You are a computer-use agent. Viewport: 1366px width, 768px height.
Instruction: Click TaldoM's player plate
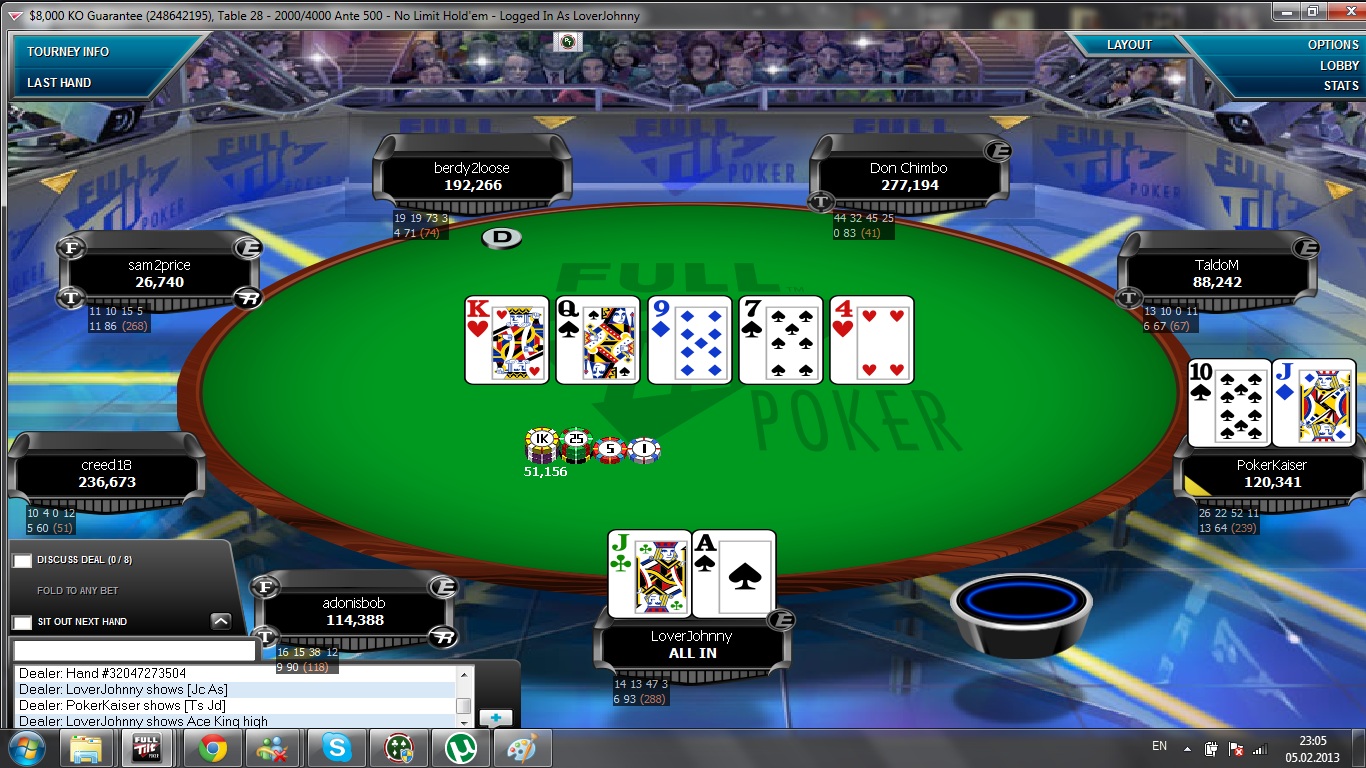[x=1216, y=274]
